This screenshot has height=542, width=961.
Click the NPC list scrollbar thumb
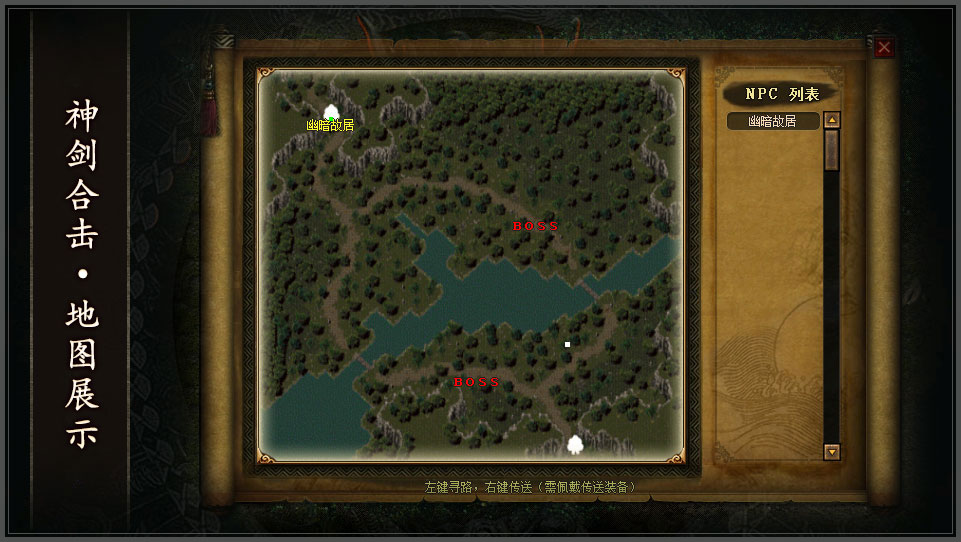tap(832, 149)
